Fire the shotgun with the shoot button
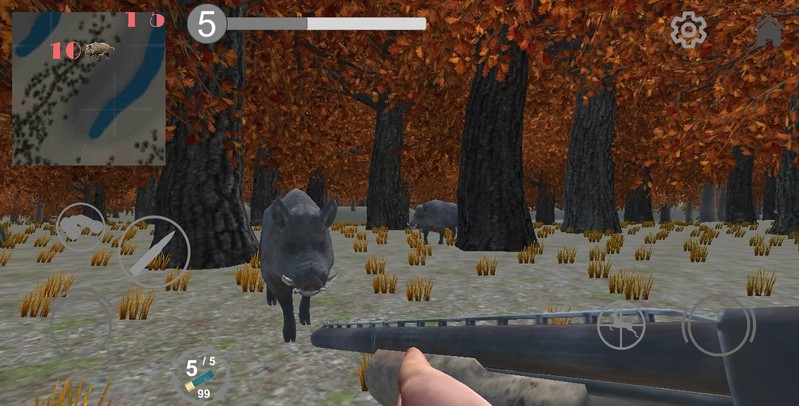The height and width of the screenshot is (406, 799). (x=719, y=325)
